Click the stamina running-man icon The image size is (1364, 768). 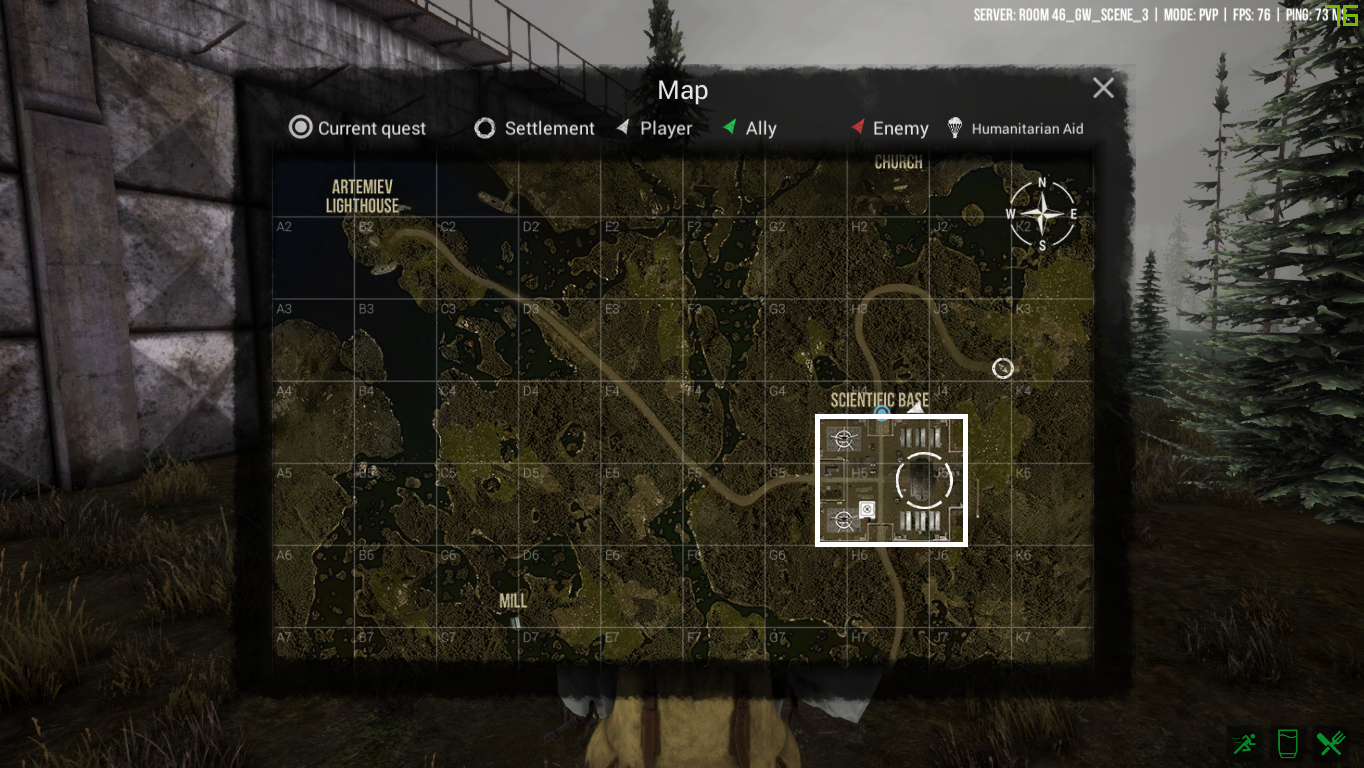point(1243,743)
